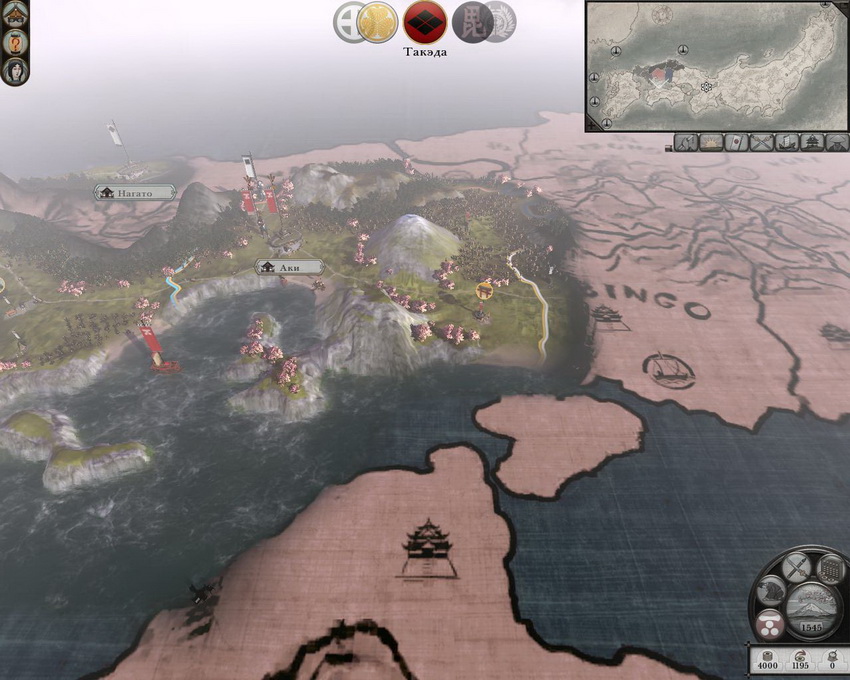
Task: Click the black horse round button
Action: [770, 591]
